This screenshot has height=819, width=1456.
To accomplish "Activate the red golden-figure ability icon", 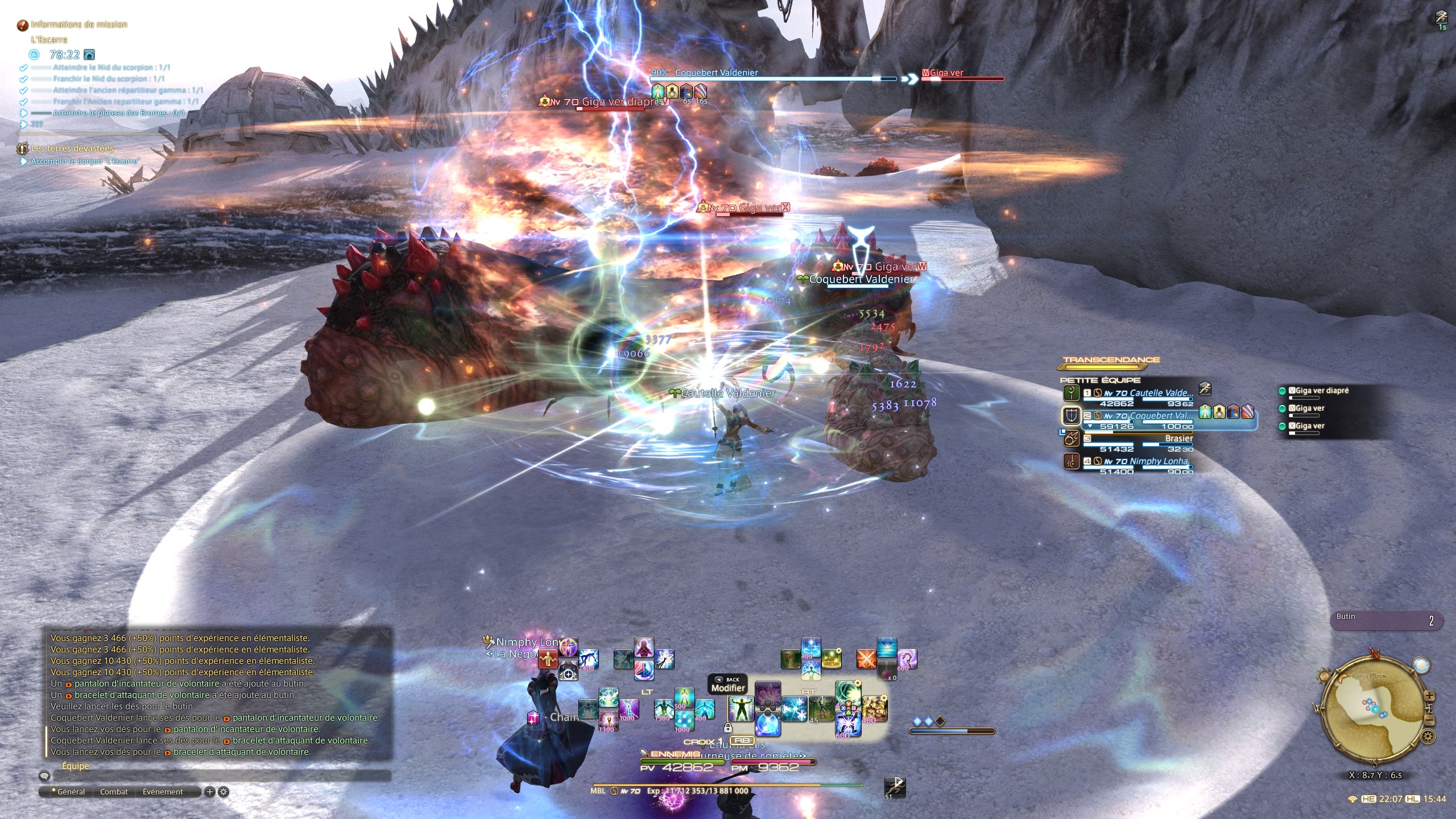I will click(548, 659).
